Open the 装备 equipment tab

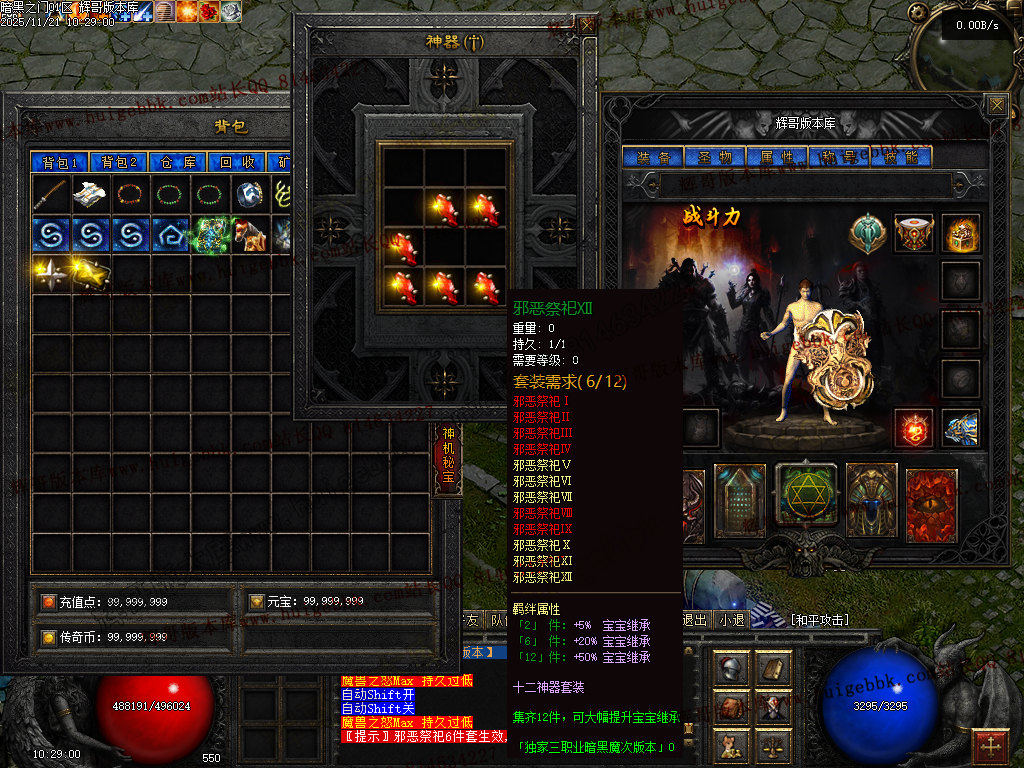(x=653, y=157)
